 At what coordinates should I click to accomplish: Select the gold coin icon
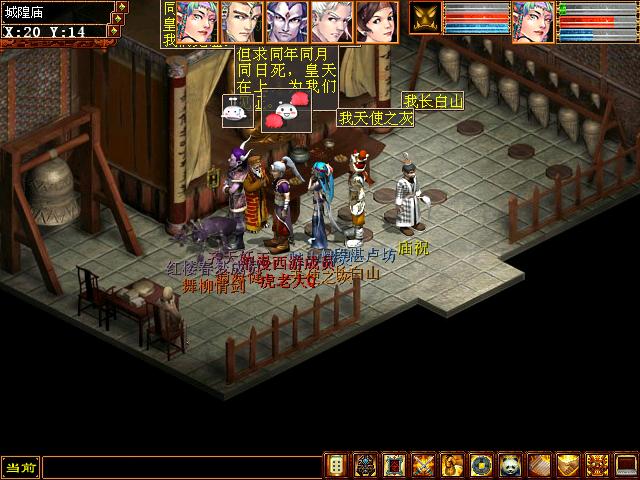coord(481,466)
